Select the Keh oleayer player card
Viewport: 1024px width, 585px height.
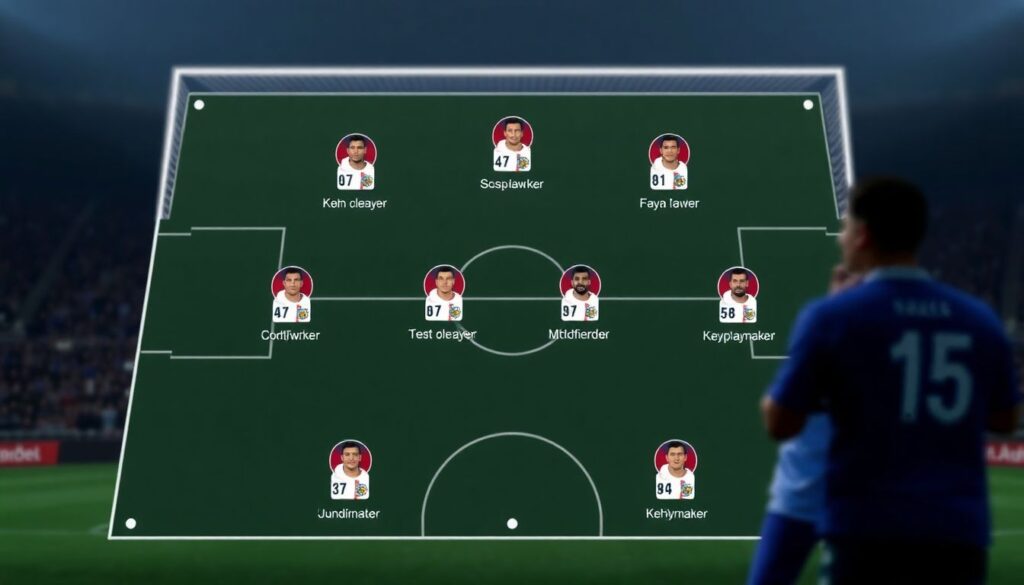click(x=355, y=163)
